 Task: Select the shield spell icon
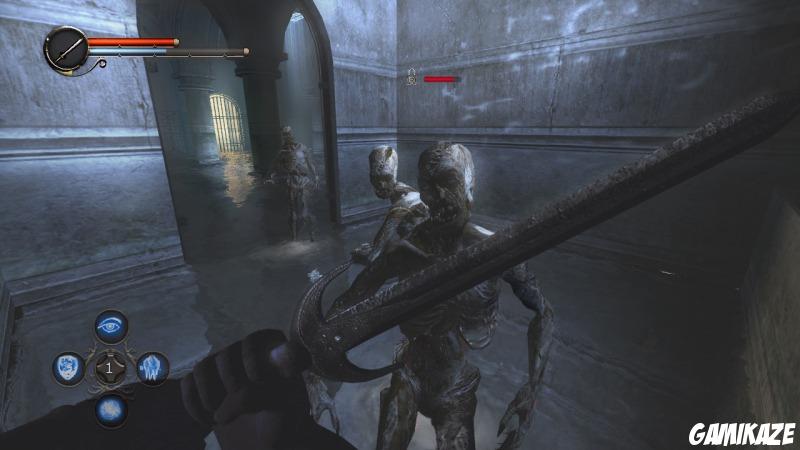tap(67, 368)
